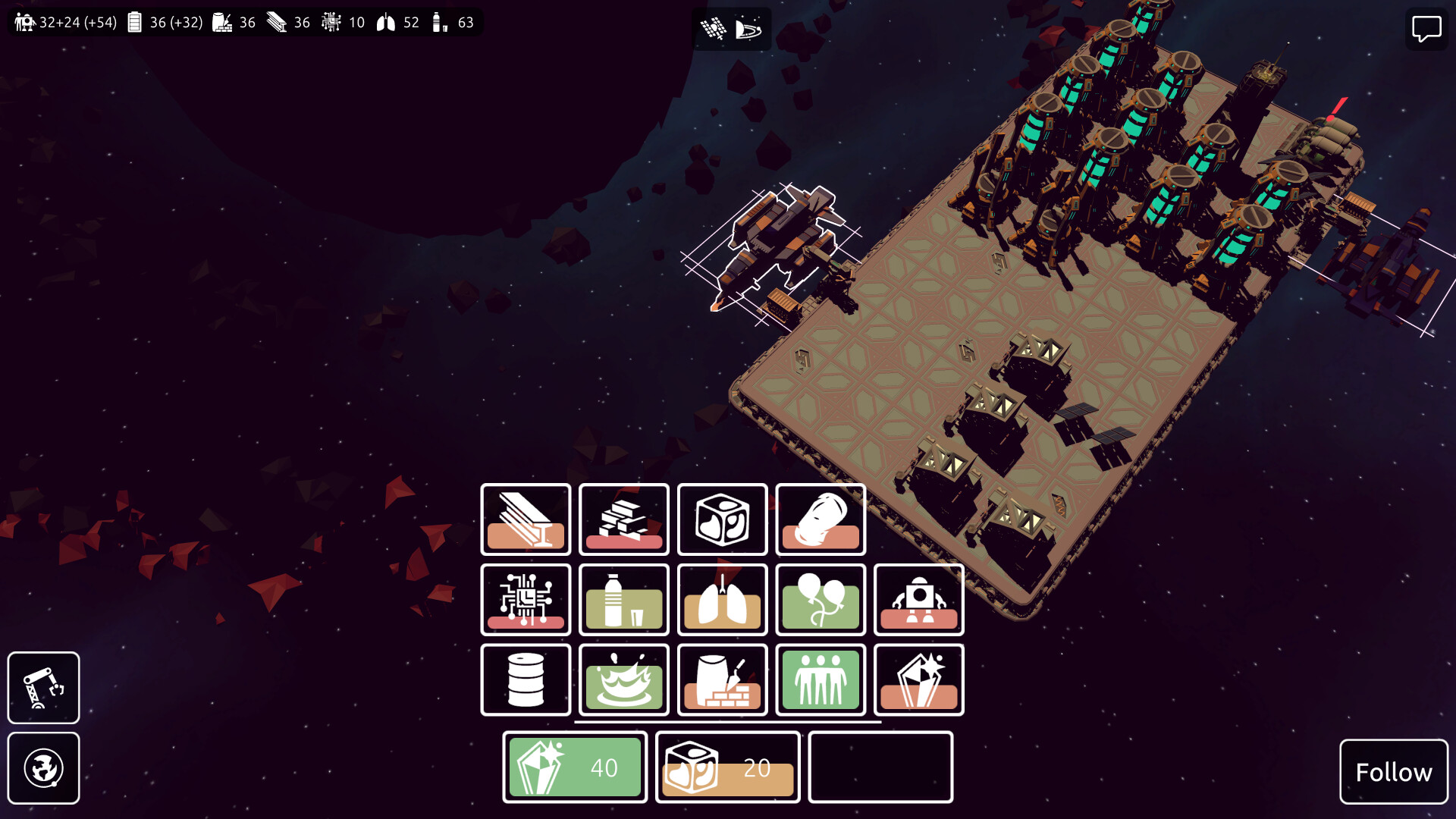This screenshot has height=819, width=1456.
Task: Select the microchip circuitry resource icon
Action: 526,599
